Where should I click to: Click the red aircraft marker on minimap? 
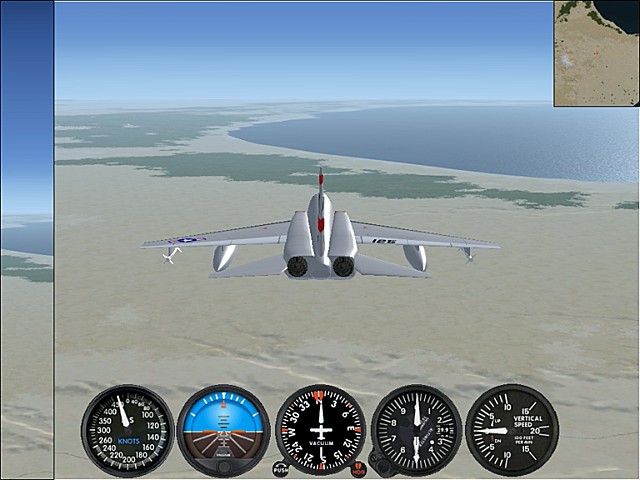[598, 53]
